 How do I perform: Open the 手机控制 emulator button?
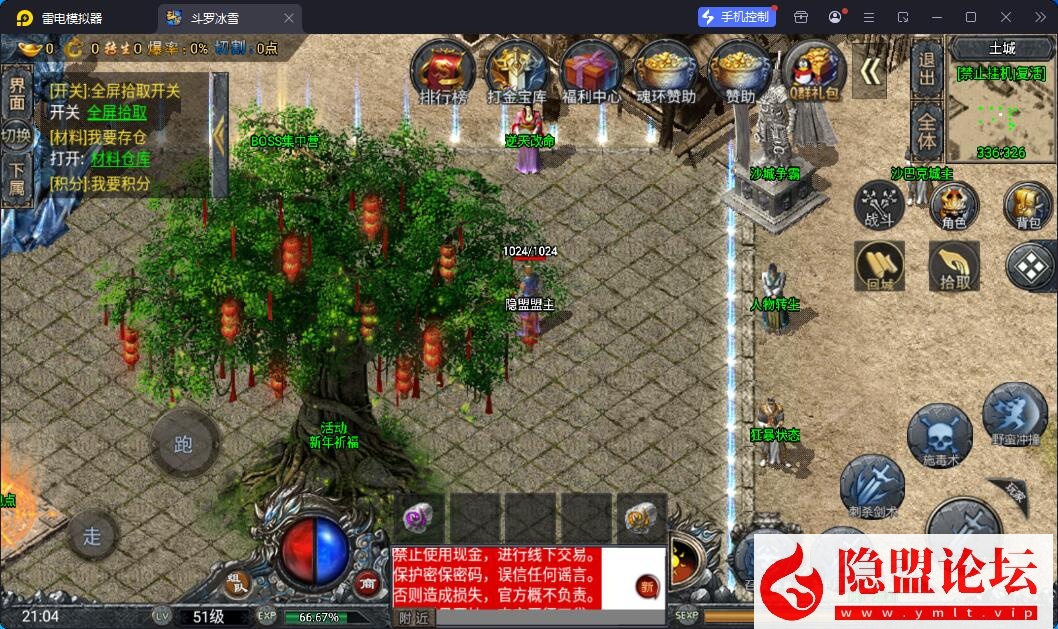pyautogui.click(x=737, y=17)
